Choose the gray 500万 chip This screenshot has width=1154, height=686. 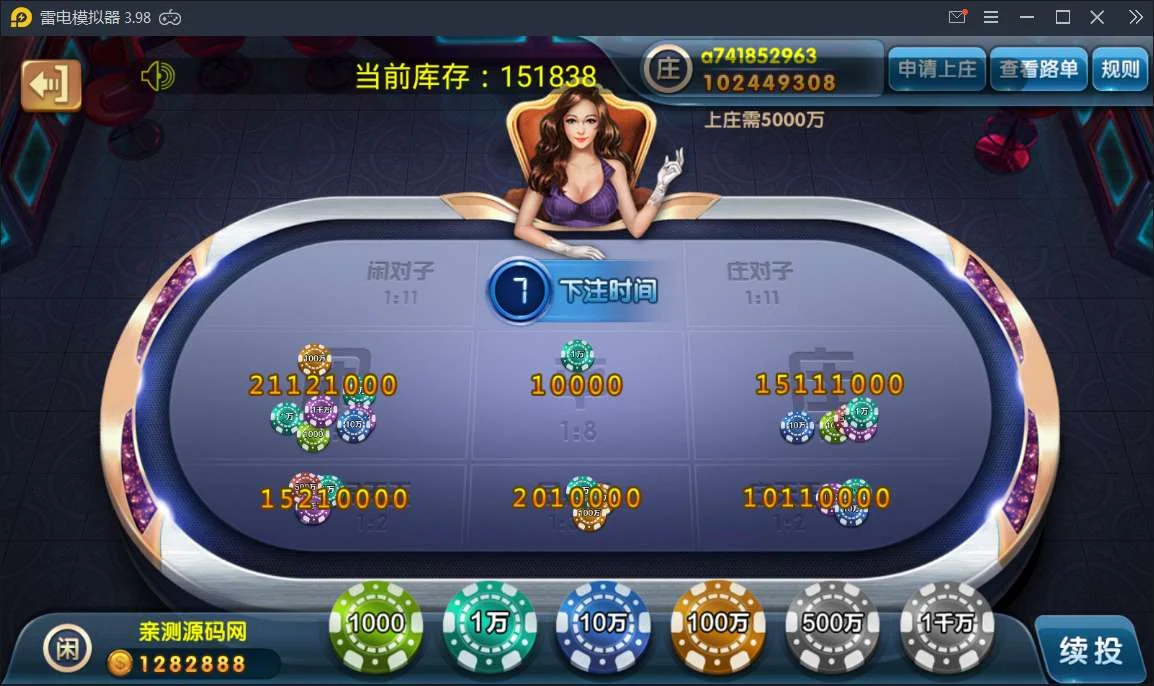(x=832, y=624)
